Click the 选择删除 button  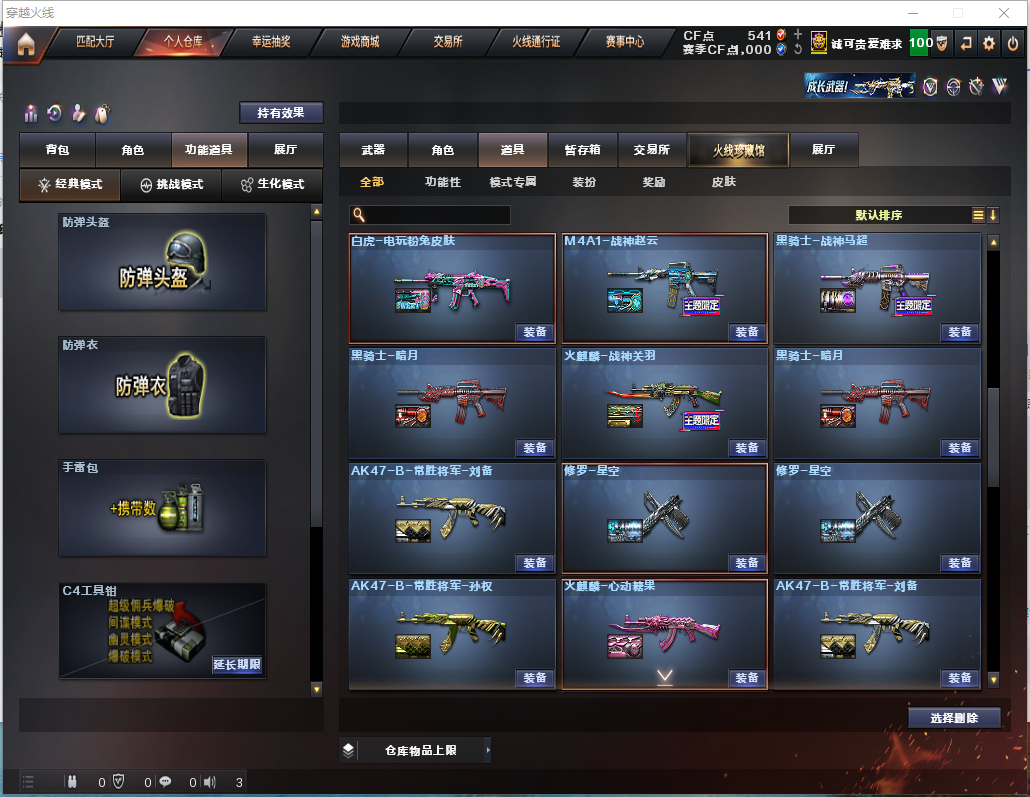[x=954, y=717]
